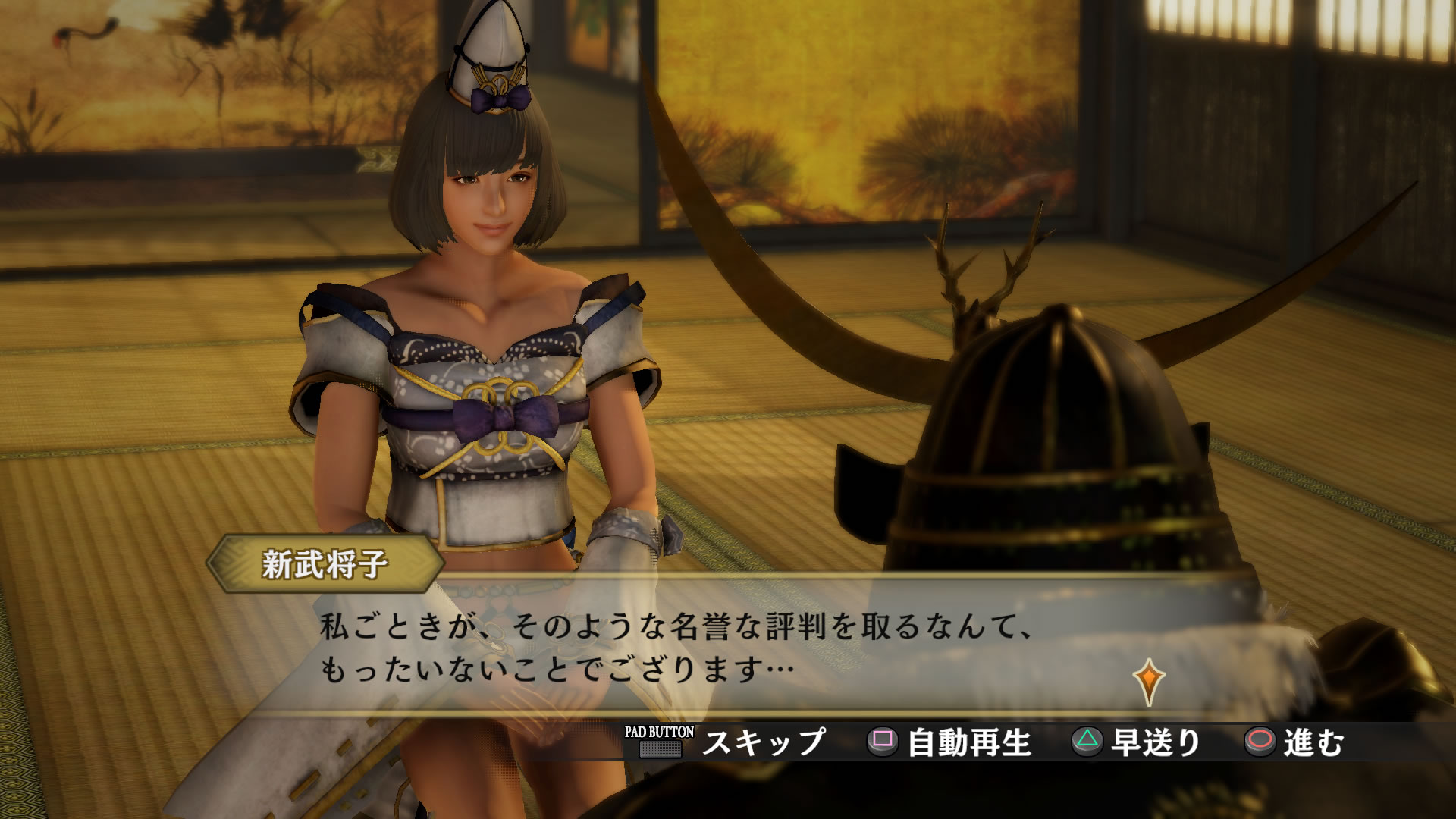Skip the cutscene via スキップ
This screenshot has width=1456, height=819.
762,742
